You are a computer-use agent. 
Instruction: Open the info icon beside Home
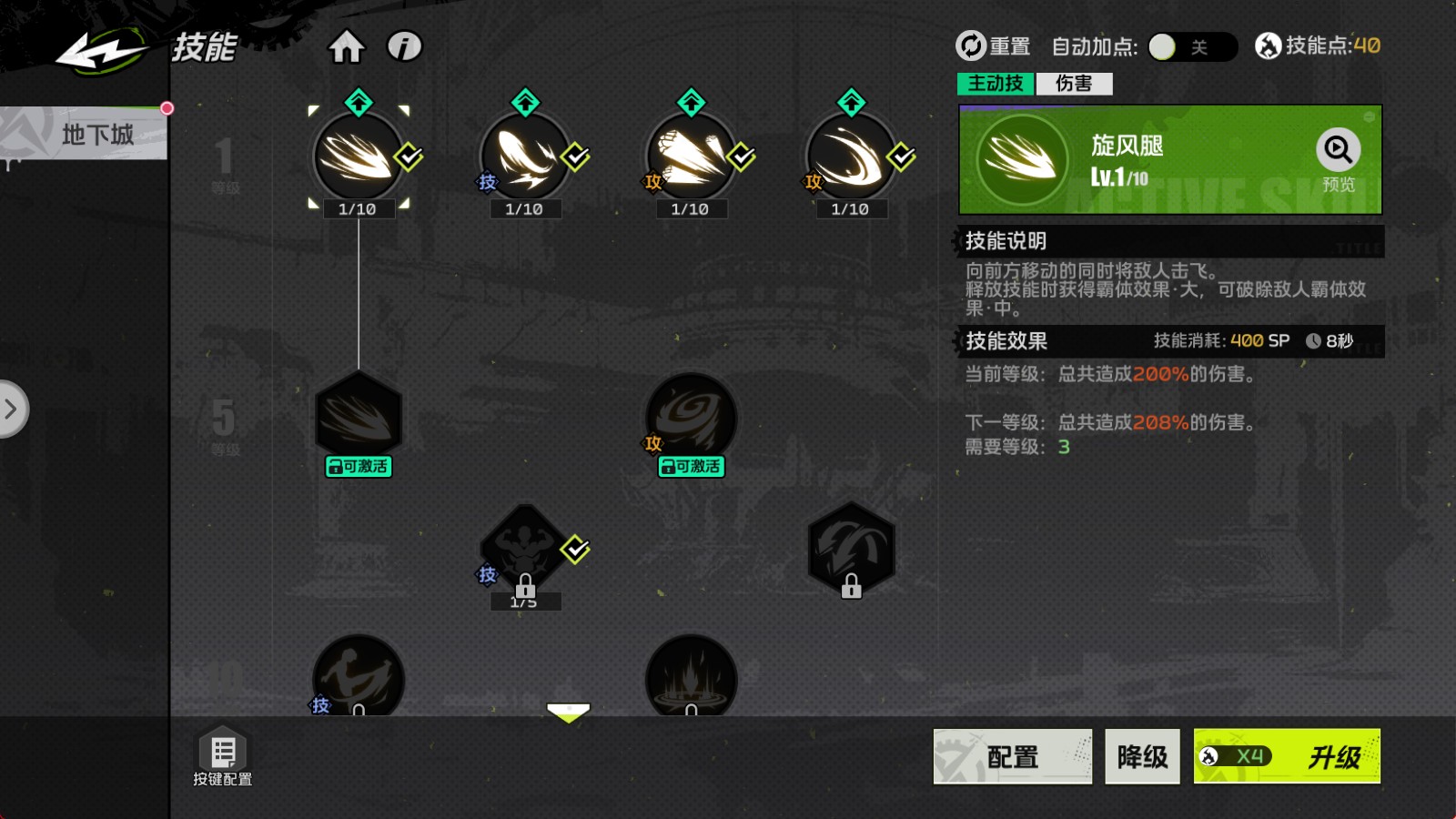point(403,46)
